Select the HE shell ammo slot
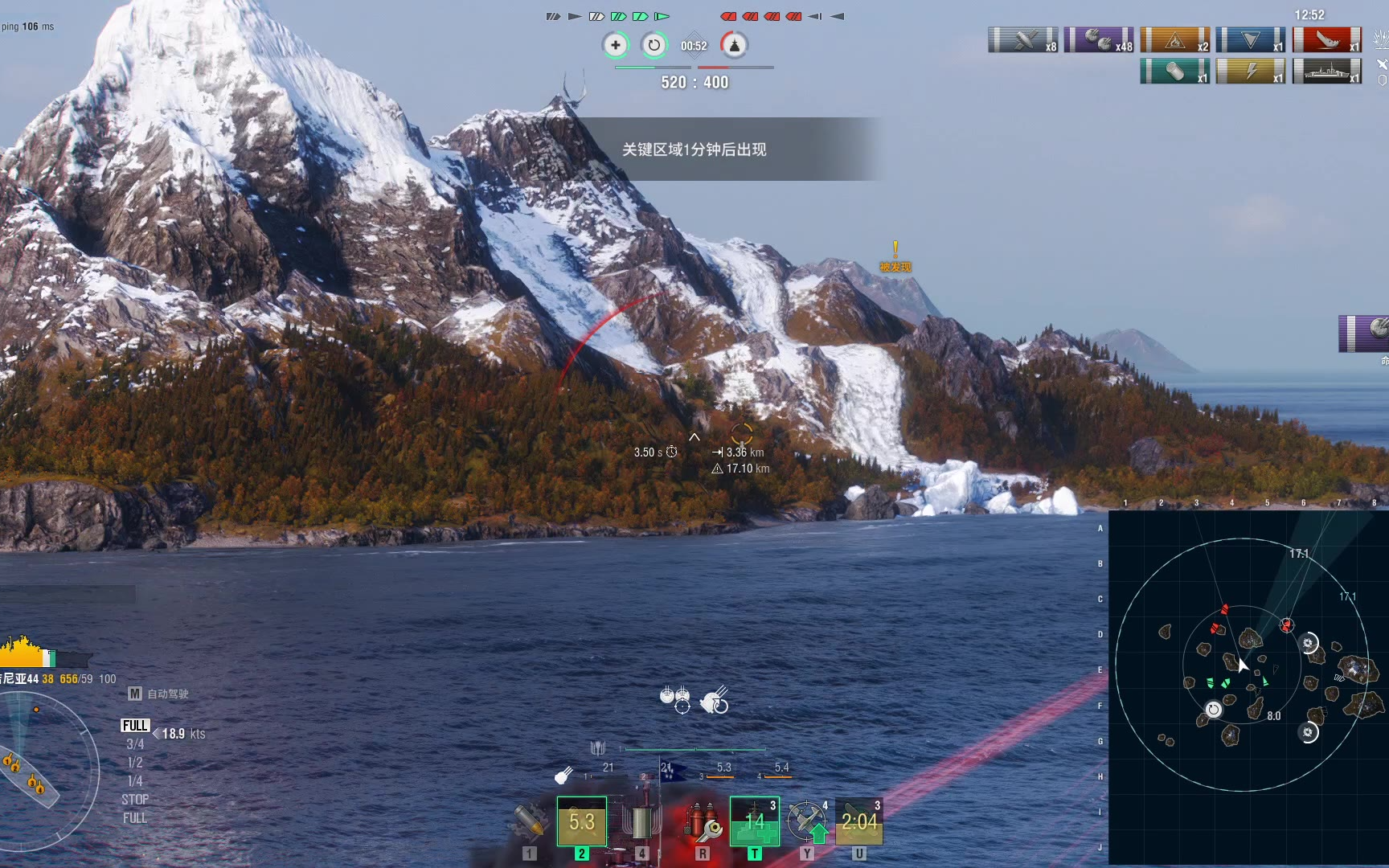The image size is (1389, 868). click(x=530, y=821)
